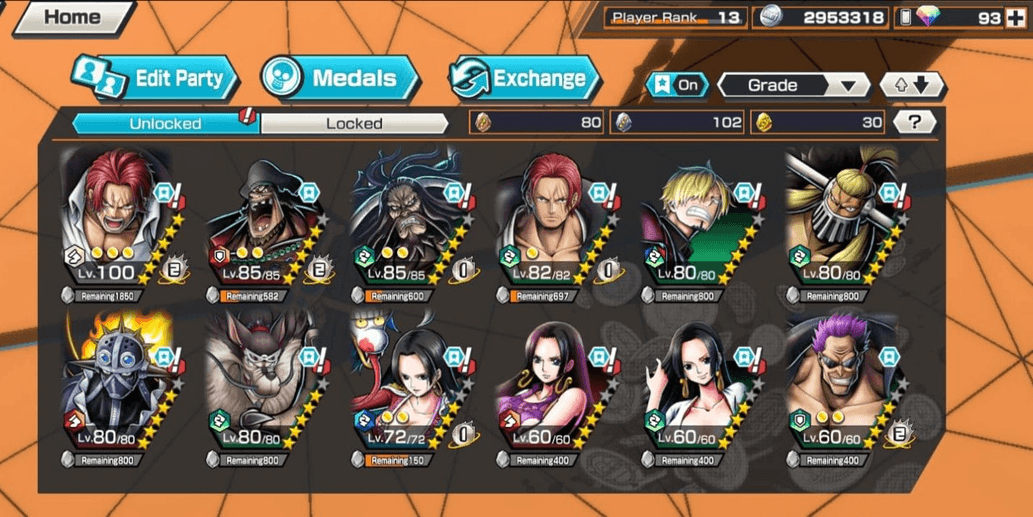Open the question mark help button
1033x517 pixels.
914,123
